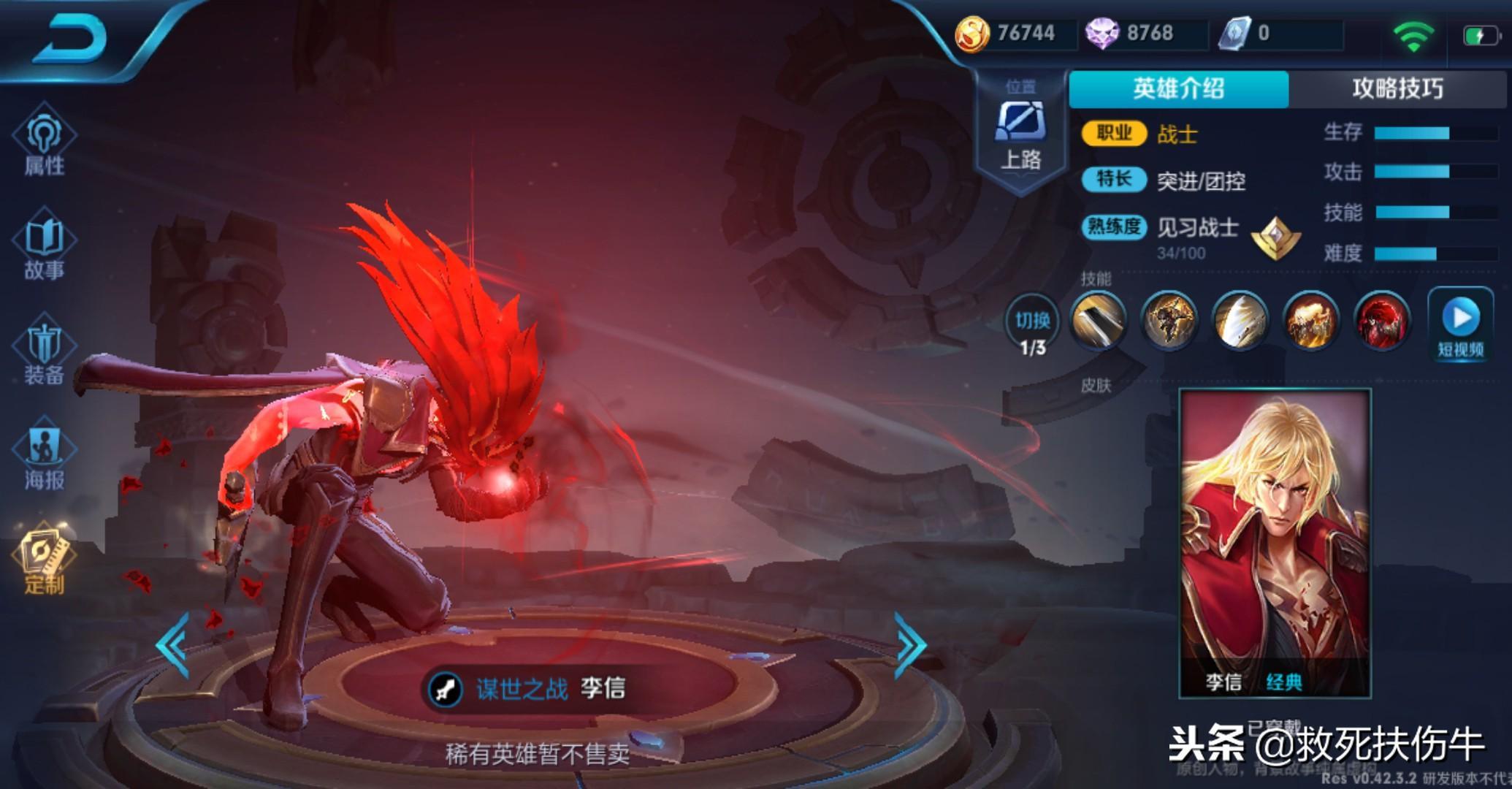Open the 故事 story section
This screenshot has width=1512, height=789.
point(44,248)
